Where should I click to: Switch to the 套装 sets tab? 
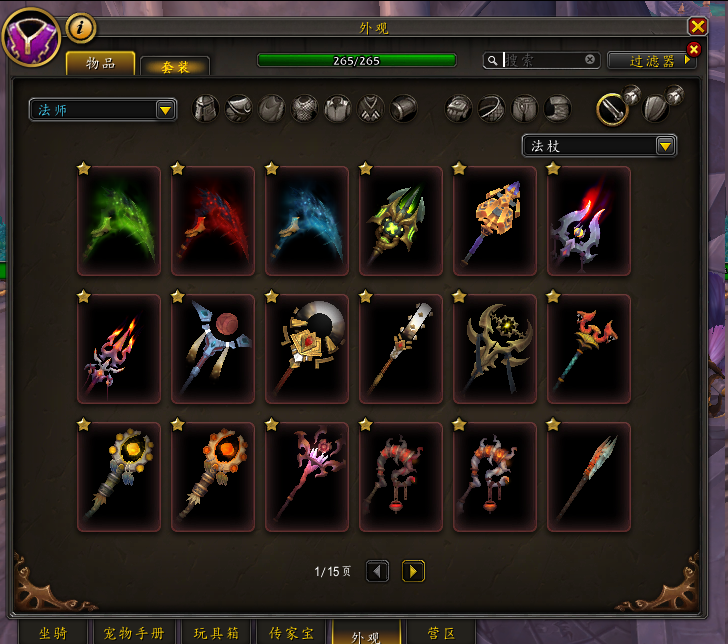pyautogui.click(x=175, y=66)
